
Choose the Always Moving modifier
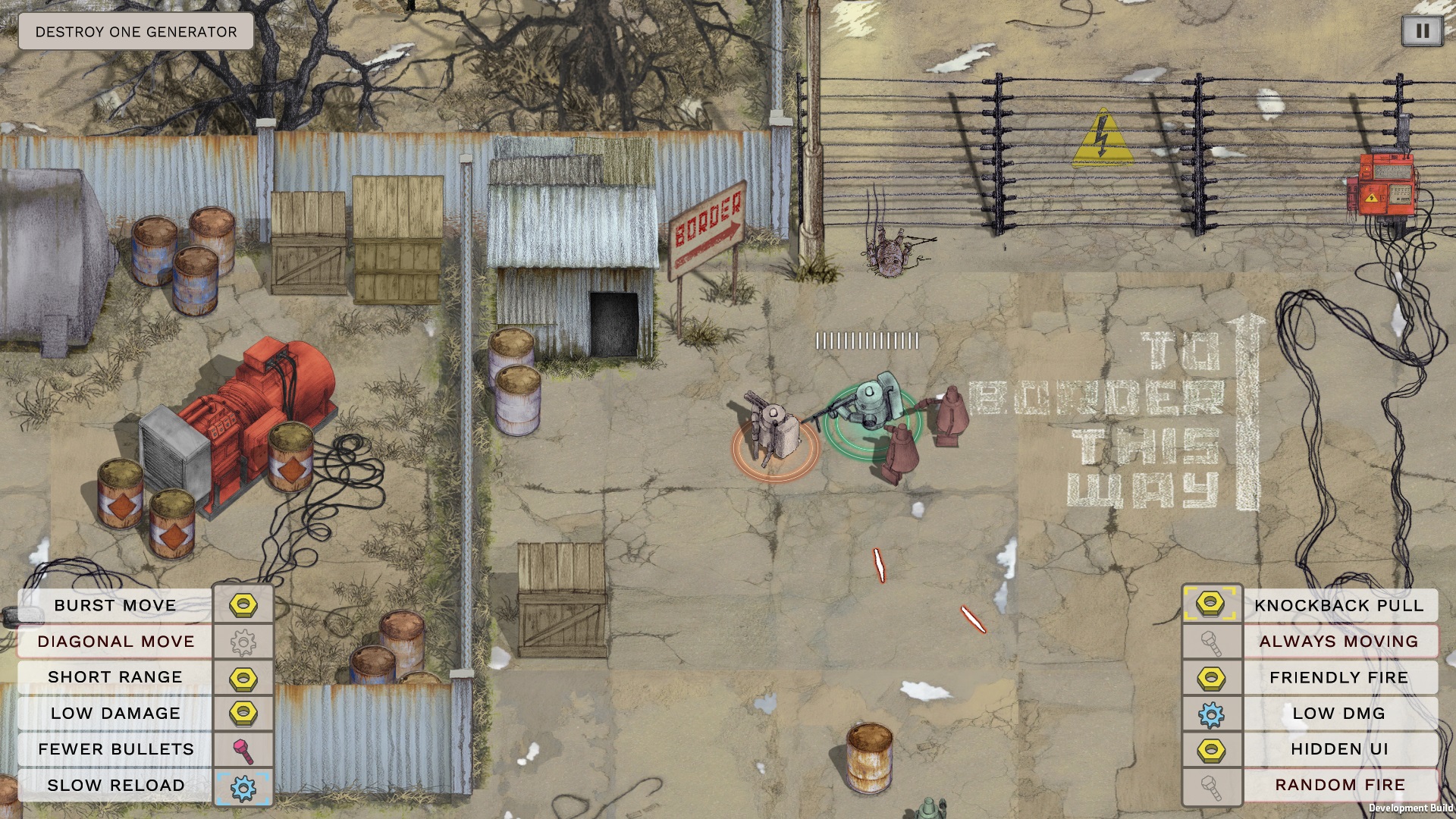1338,642
